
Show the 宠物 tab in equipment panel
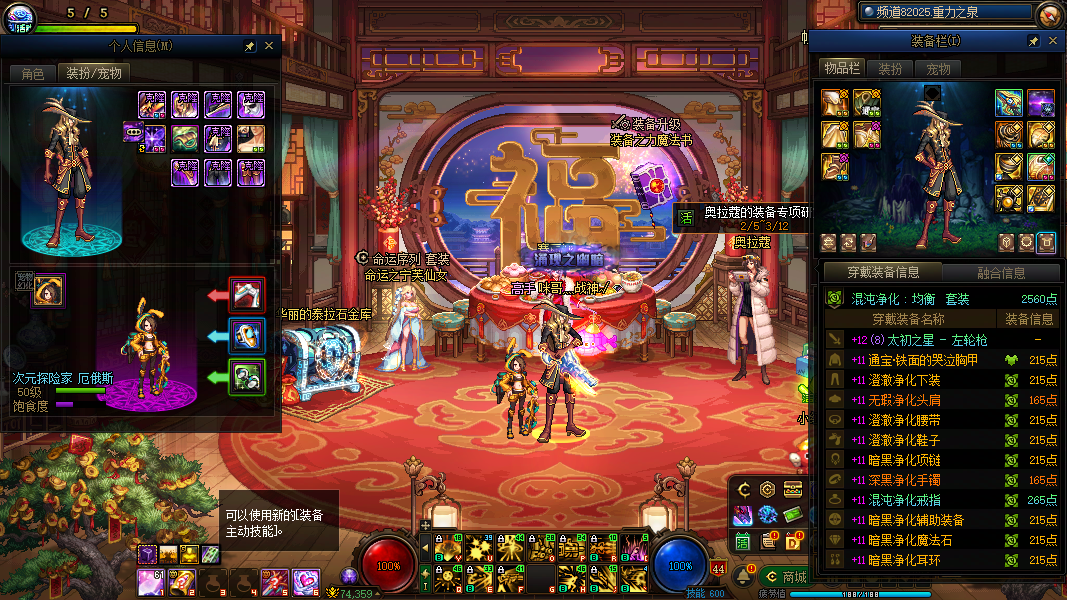(x=939, y=68)
